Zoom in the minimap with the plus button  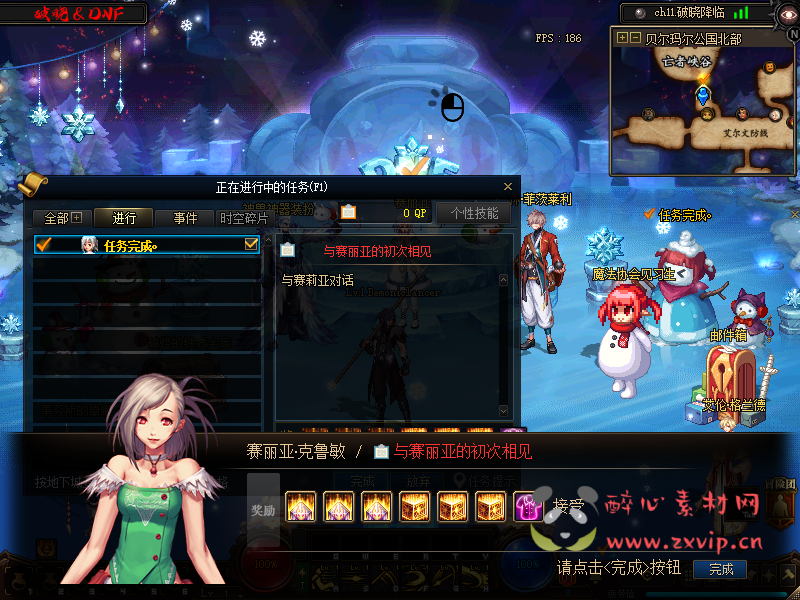point(623,38)
